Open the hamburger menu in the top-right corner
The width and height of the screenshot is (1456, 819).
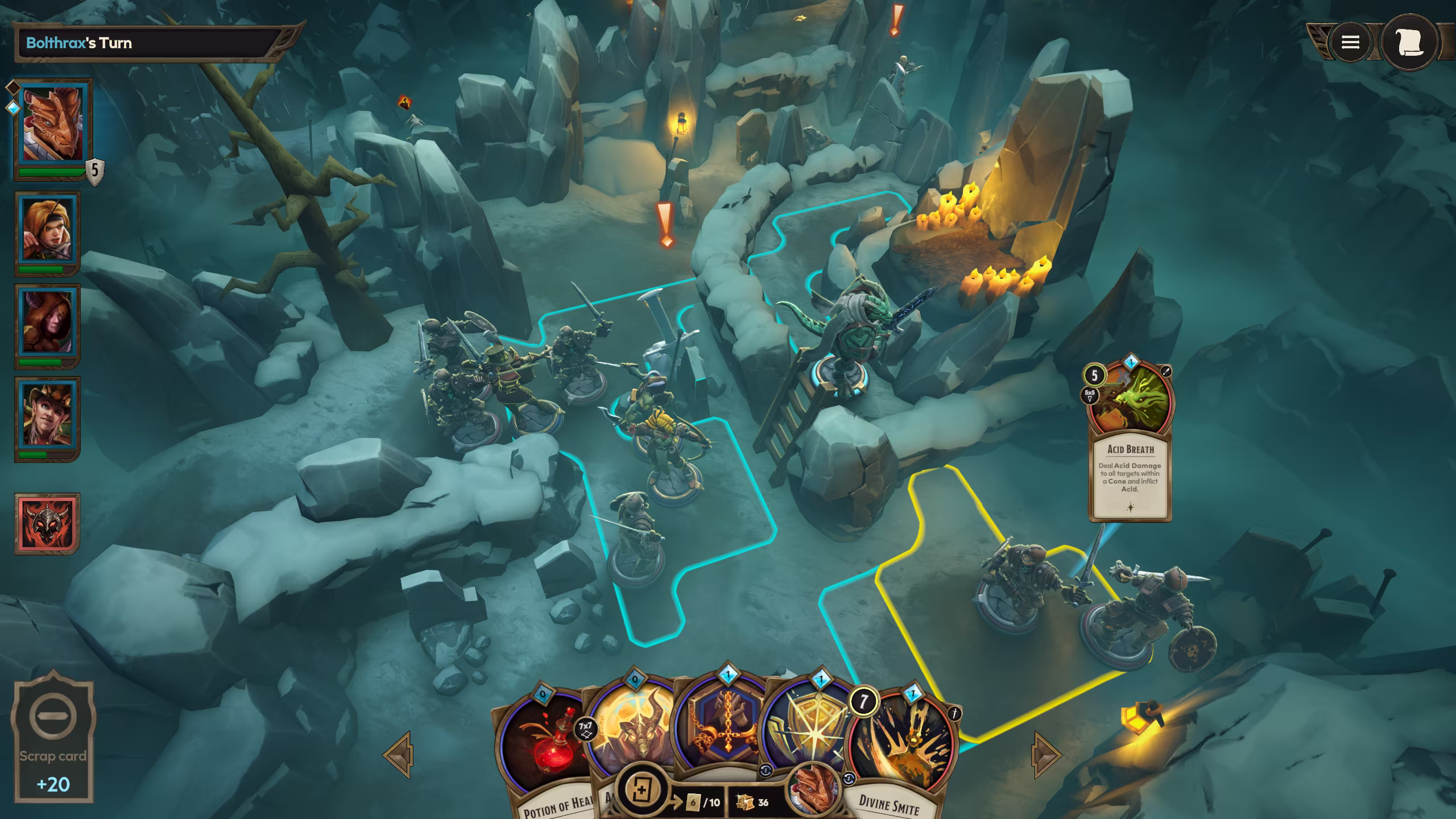(1351, 43)
